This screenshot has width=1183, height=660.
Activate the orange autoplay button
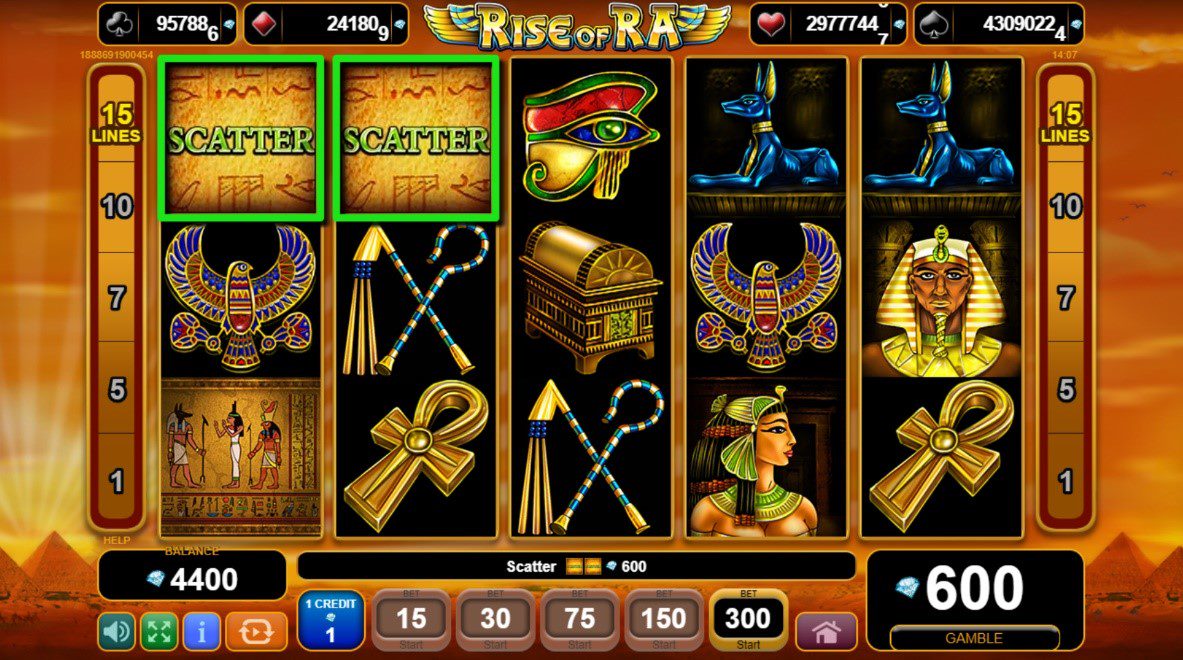256,631
